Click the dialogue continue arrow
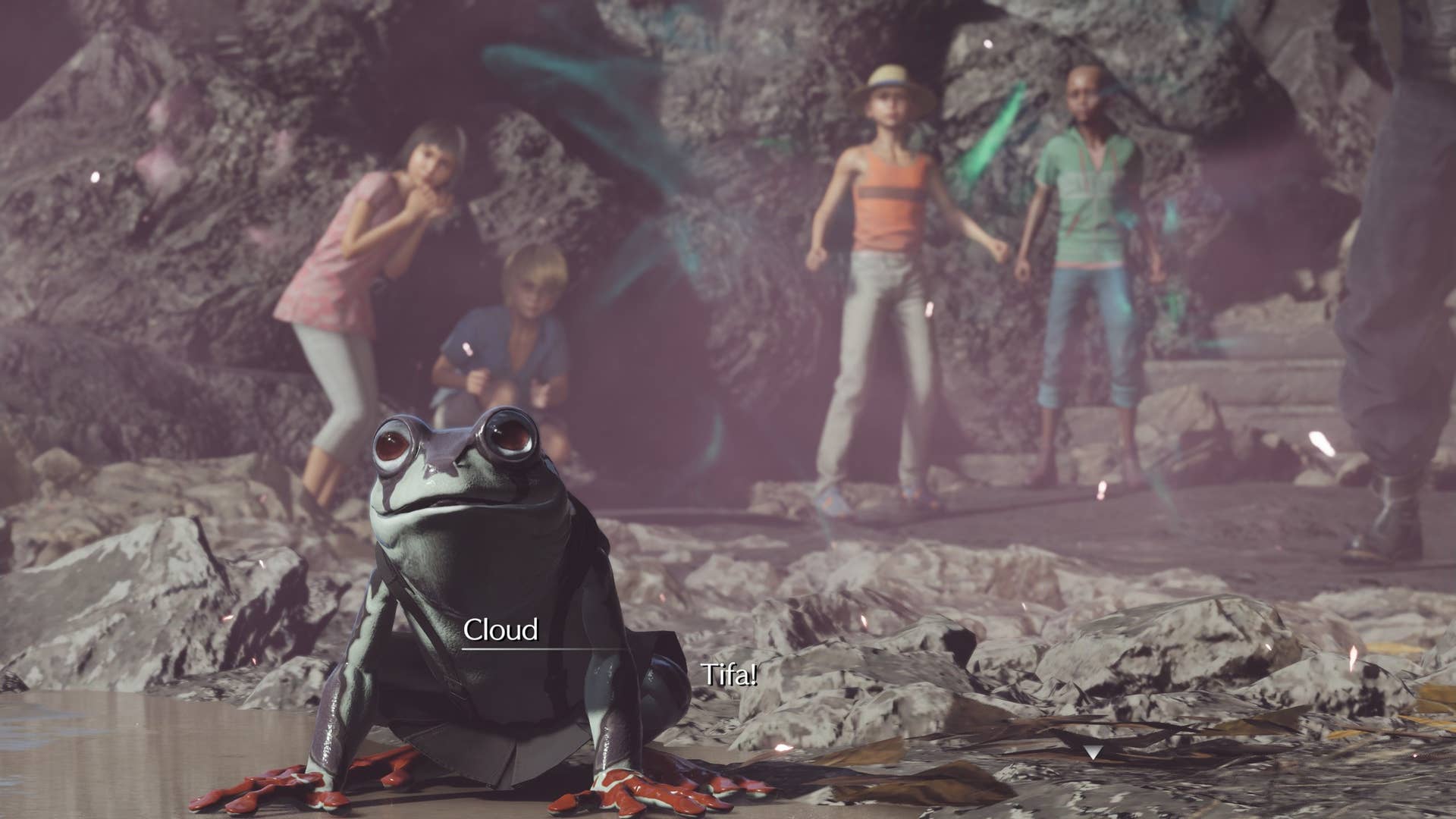 click(1093, 752)
